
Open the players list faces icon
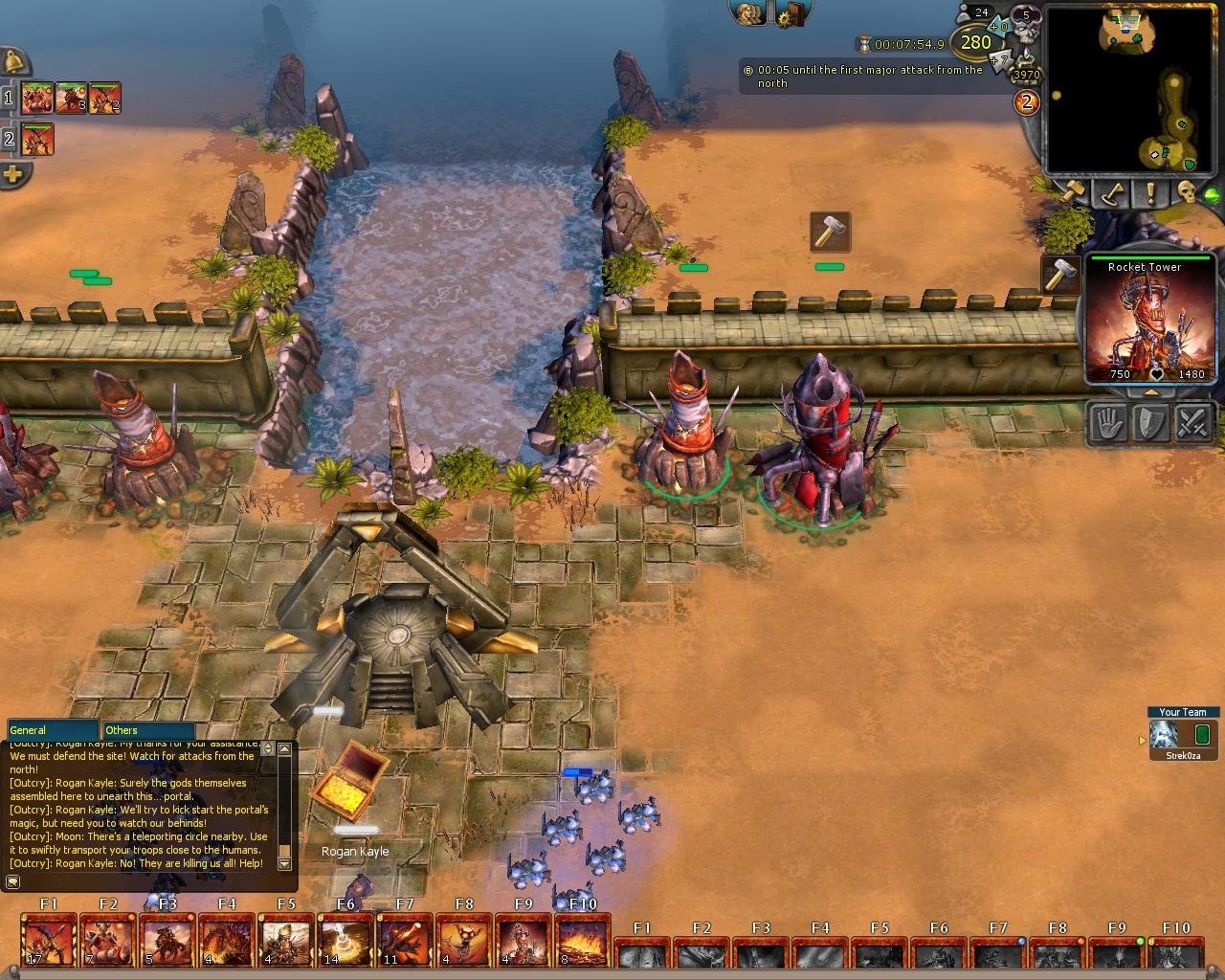click(x=748, y=13)
